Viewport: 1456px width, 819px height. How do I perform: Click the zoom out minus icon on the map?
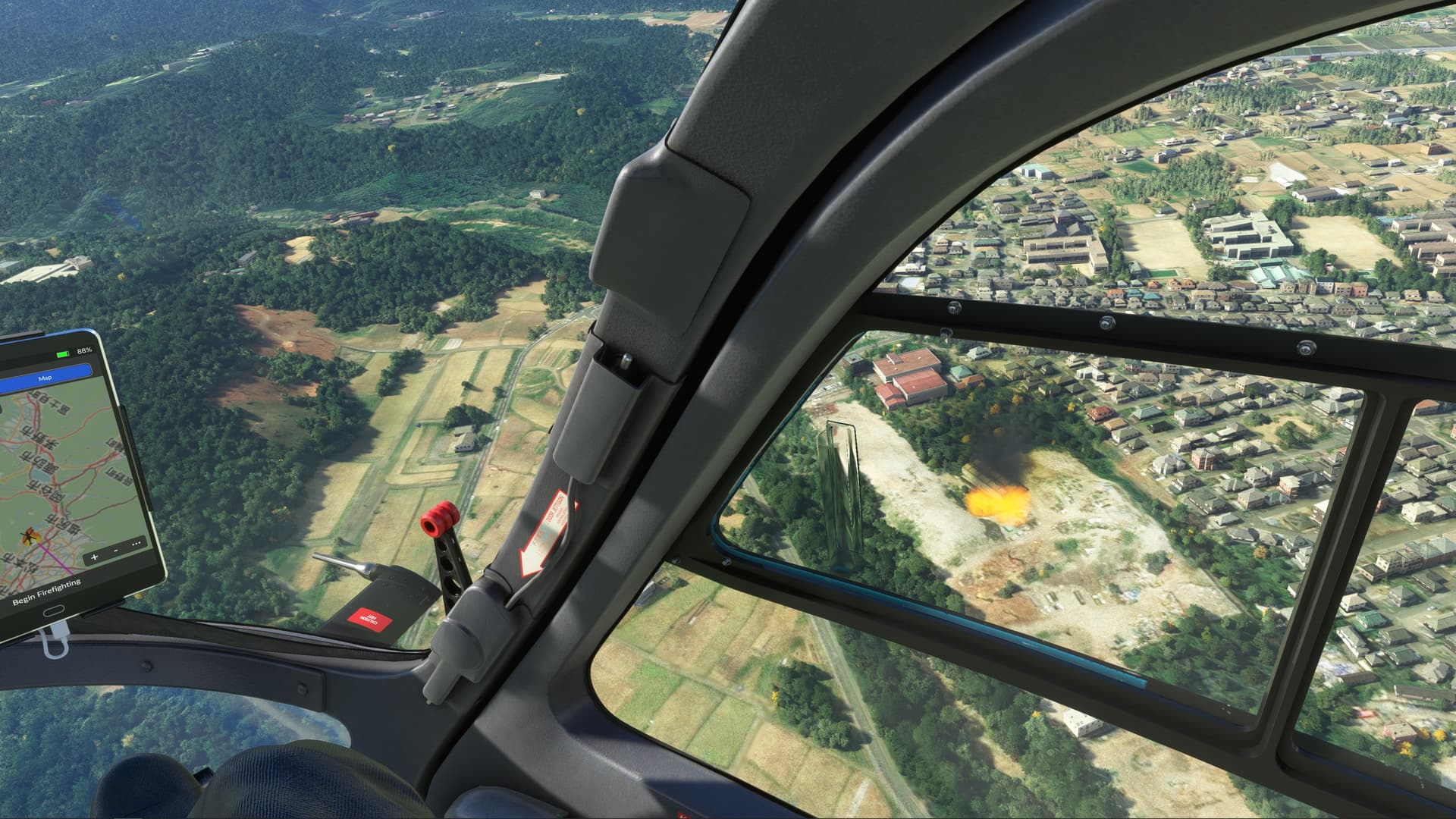click(115, 551)
